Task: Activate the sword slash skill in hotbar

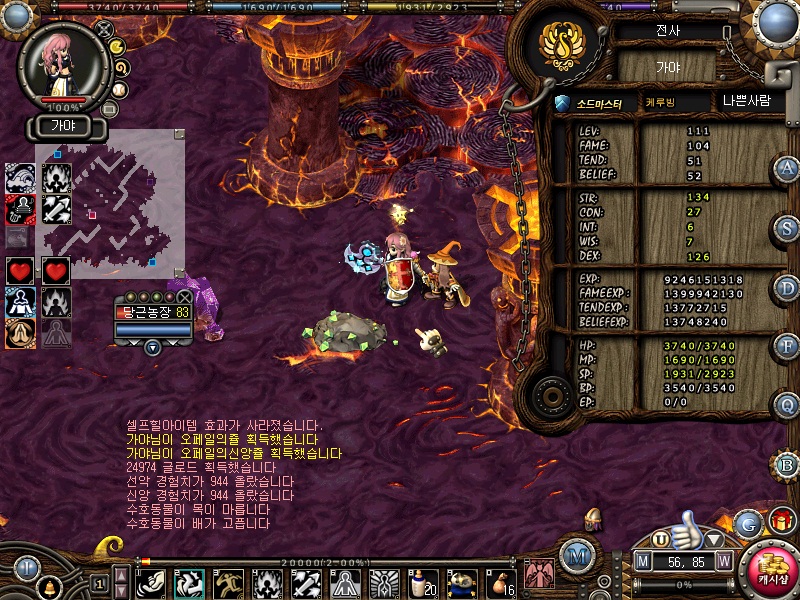Action: [x=307, y=581]
